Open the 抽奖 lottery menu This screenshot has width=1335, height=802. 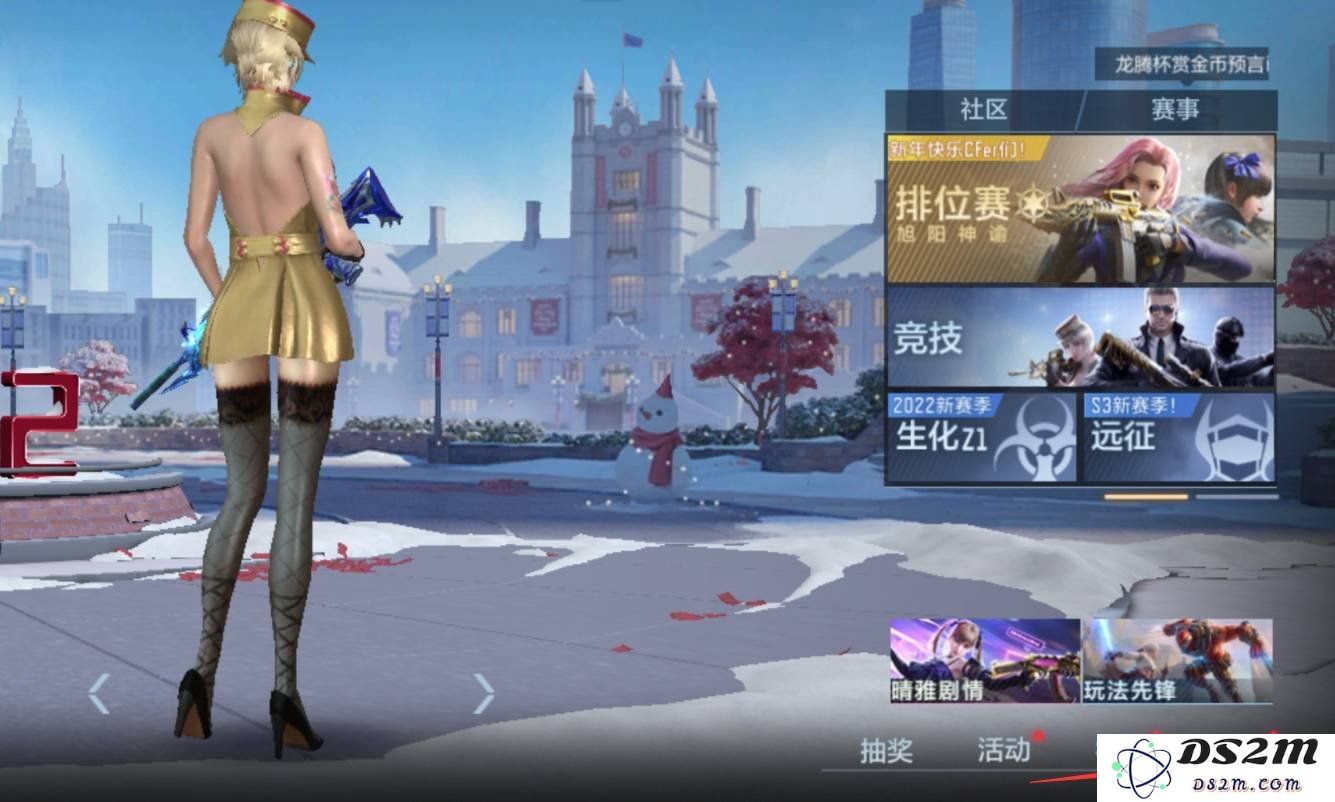coord(886,751)
